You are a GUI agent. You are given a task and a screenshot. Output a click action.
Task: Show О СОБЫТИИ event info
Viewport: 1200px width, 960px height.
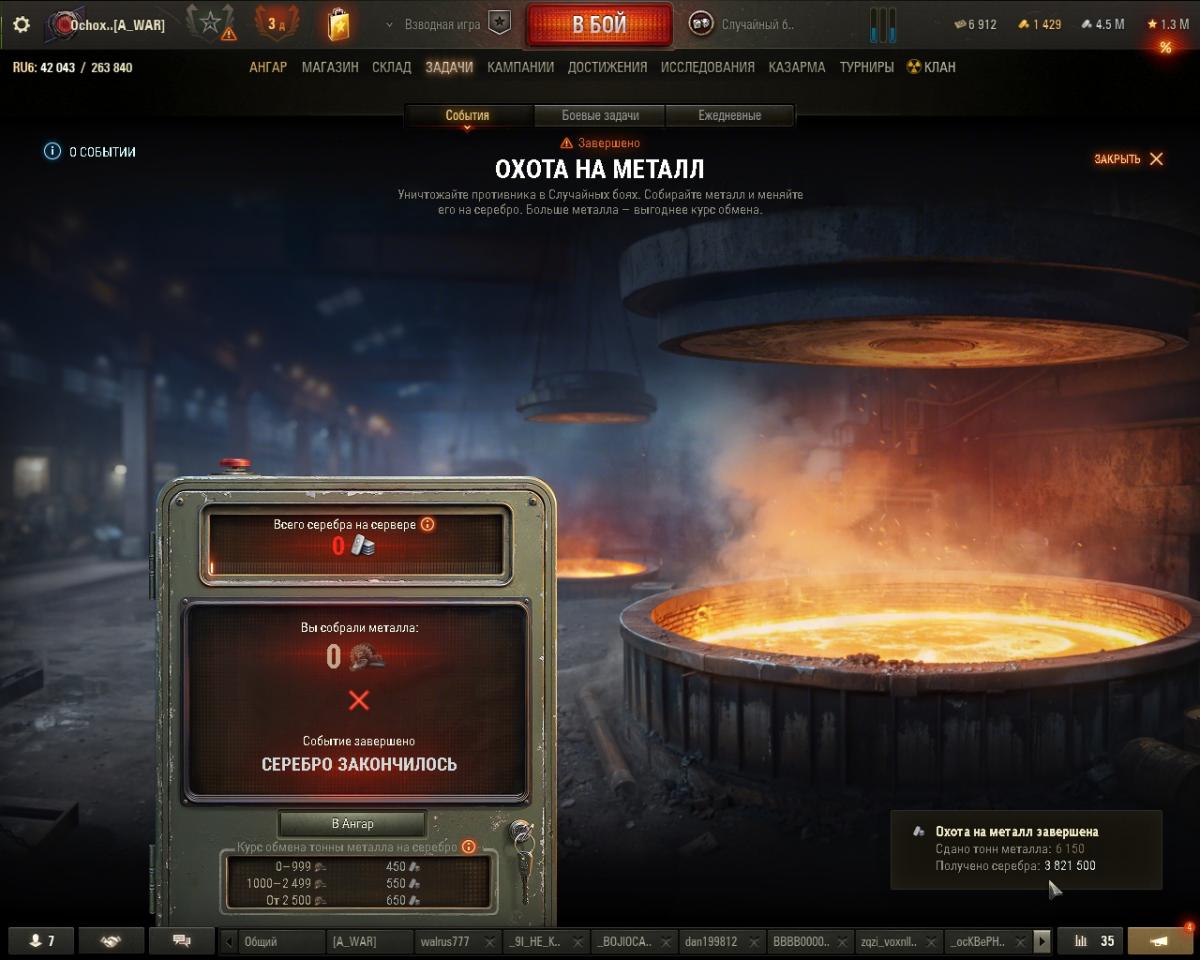click(90, 152)
